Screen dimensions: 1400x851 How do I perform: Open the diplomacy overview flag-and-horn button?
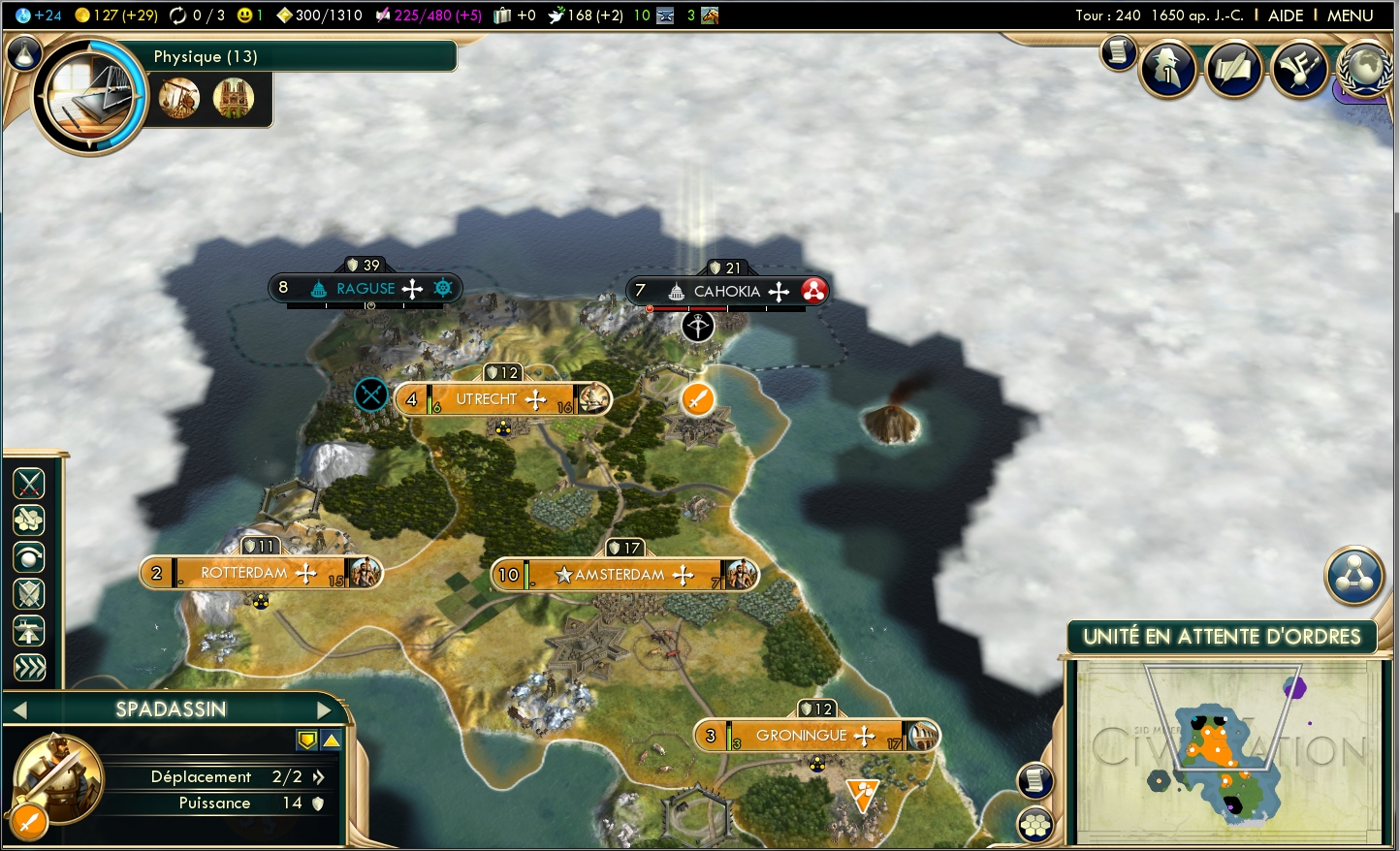[x=1299, y=69]
